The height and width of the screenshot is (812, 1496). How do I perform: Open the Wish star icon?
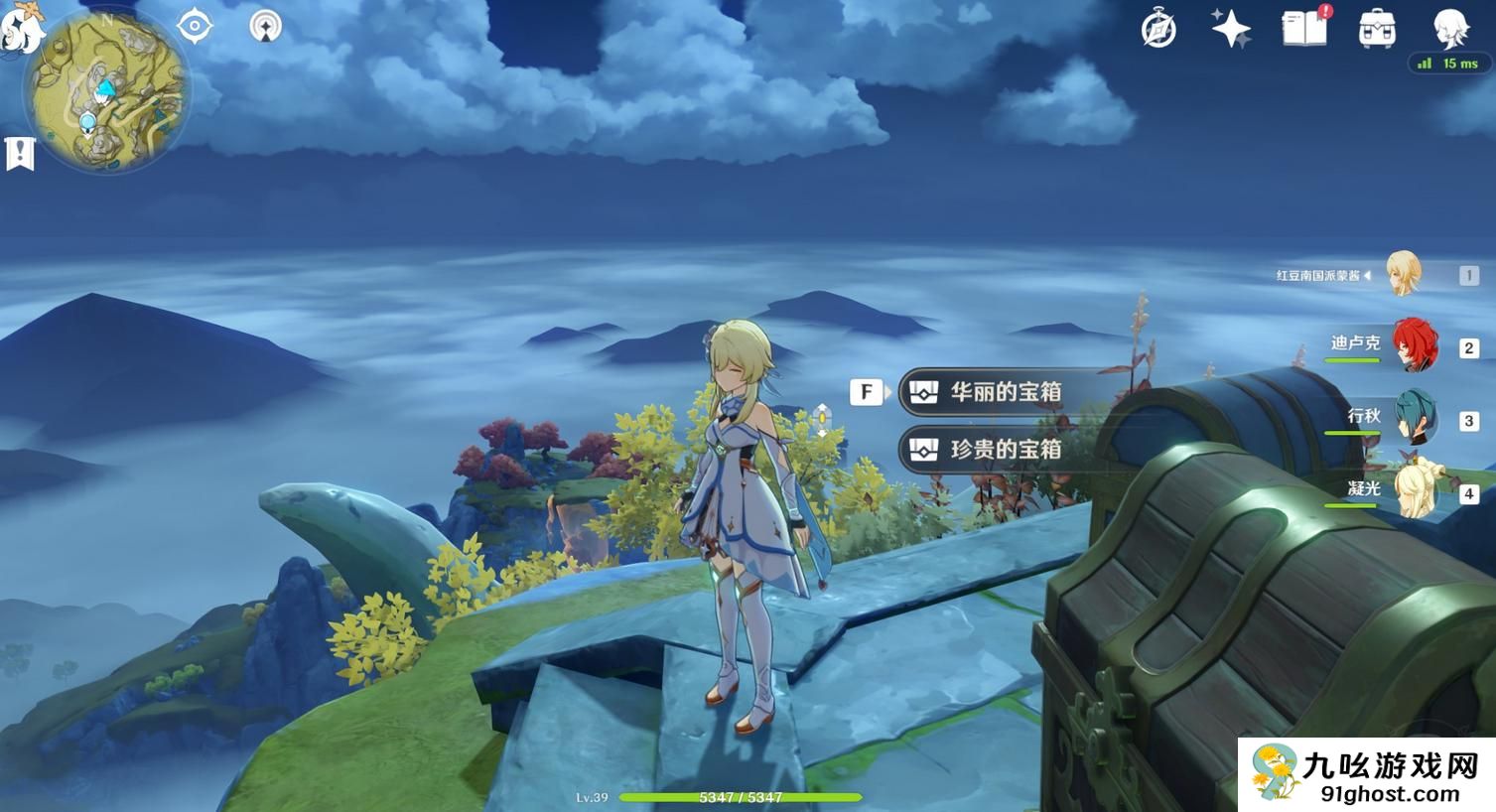(x=1231, y=29)
